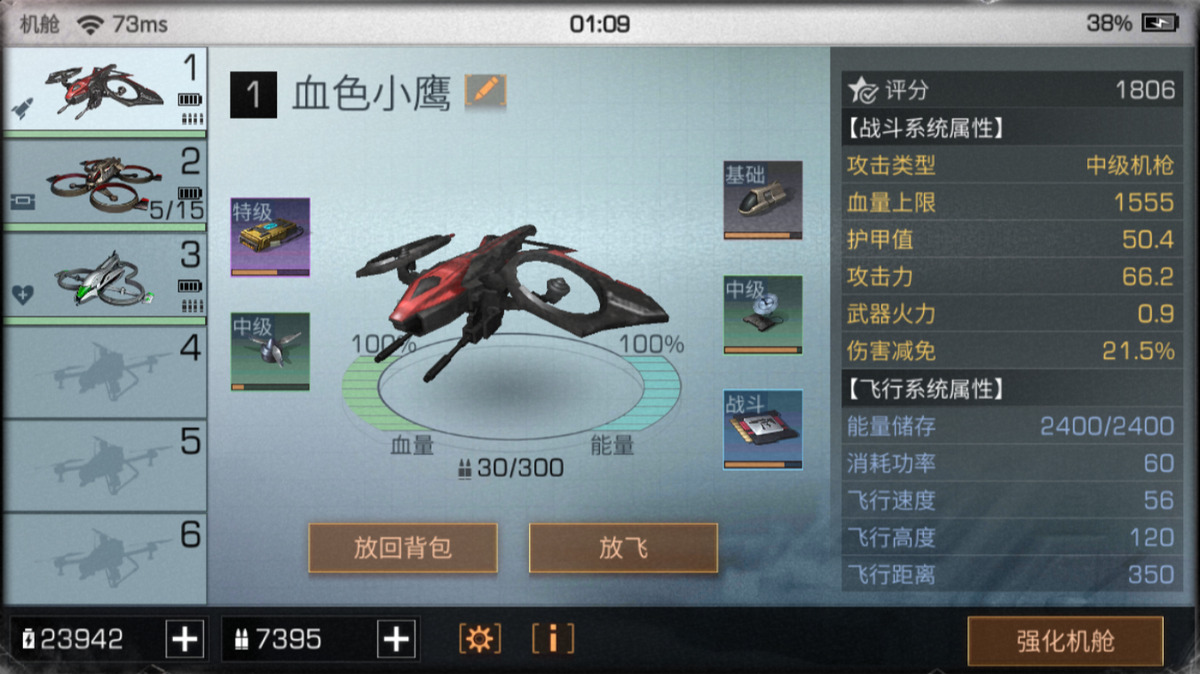Open the 中级 propeller module slot
Viewport: 1200px width, 674px height.
tap(270, 351)
